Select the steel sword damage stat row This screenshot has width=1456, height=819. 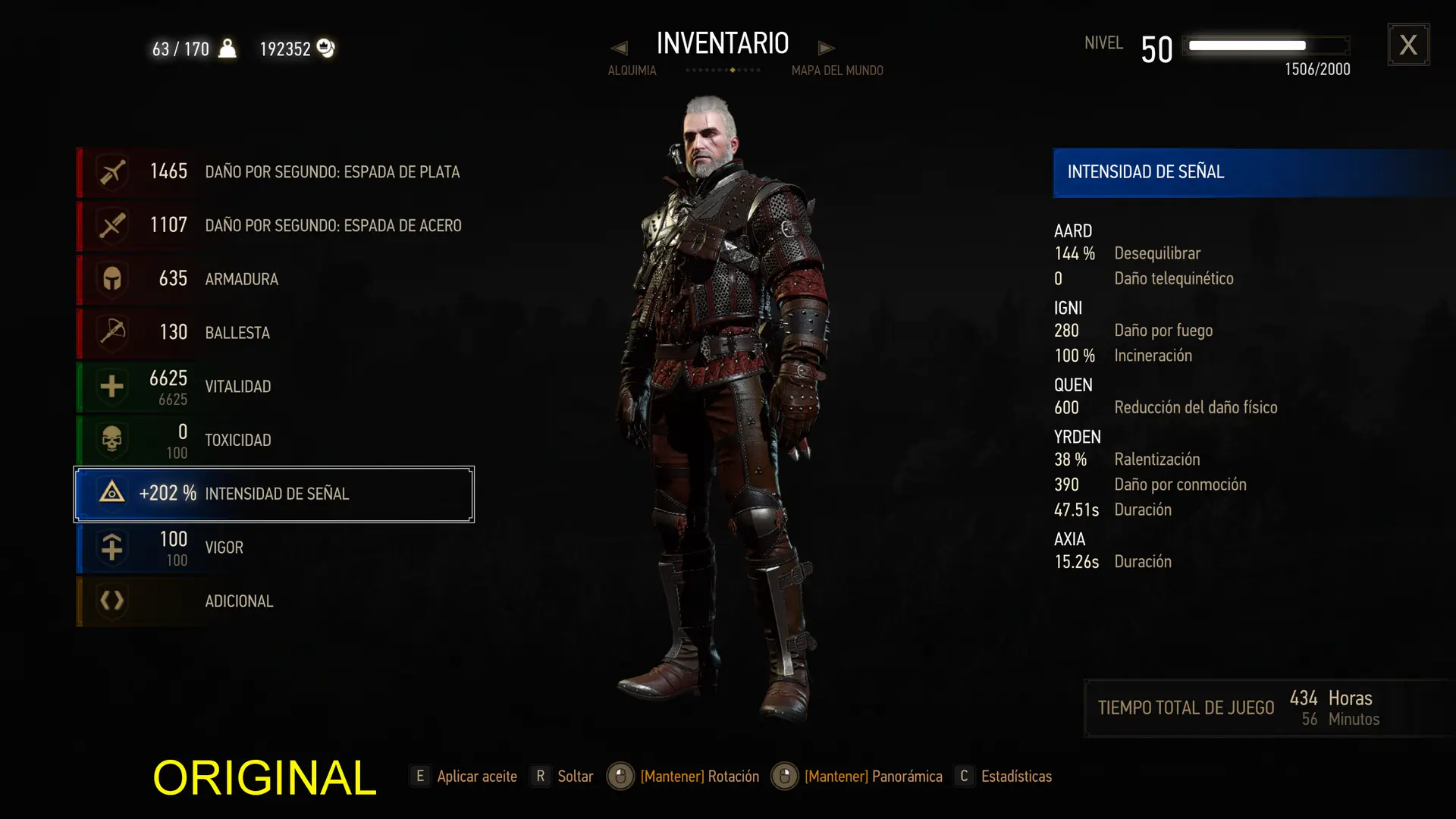click(275, 225)
